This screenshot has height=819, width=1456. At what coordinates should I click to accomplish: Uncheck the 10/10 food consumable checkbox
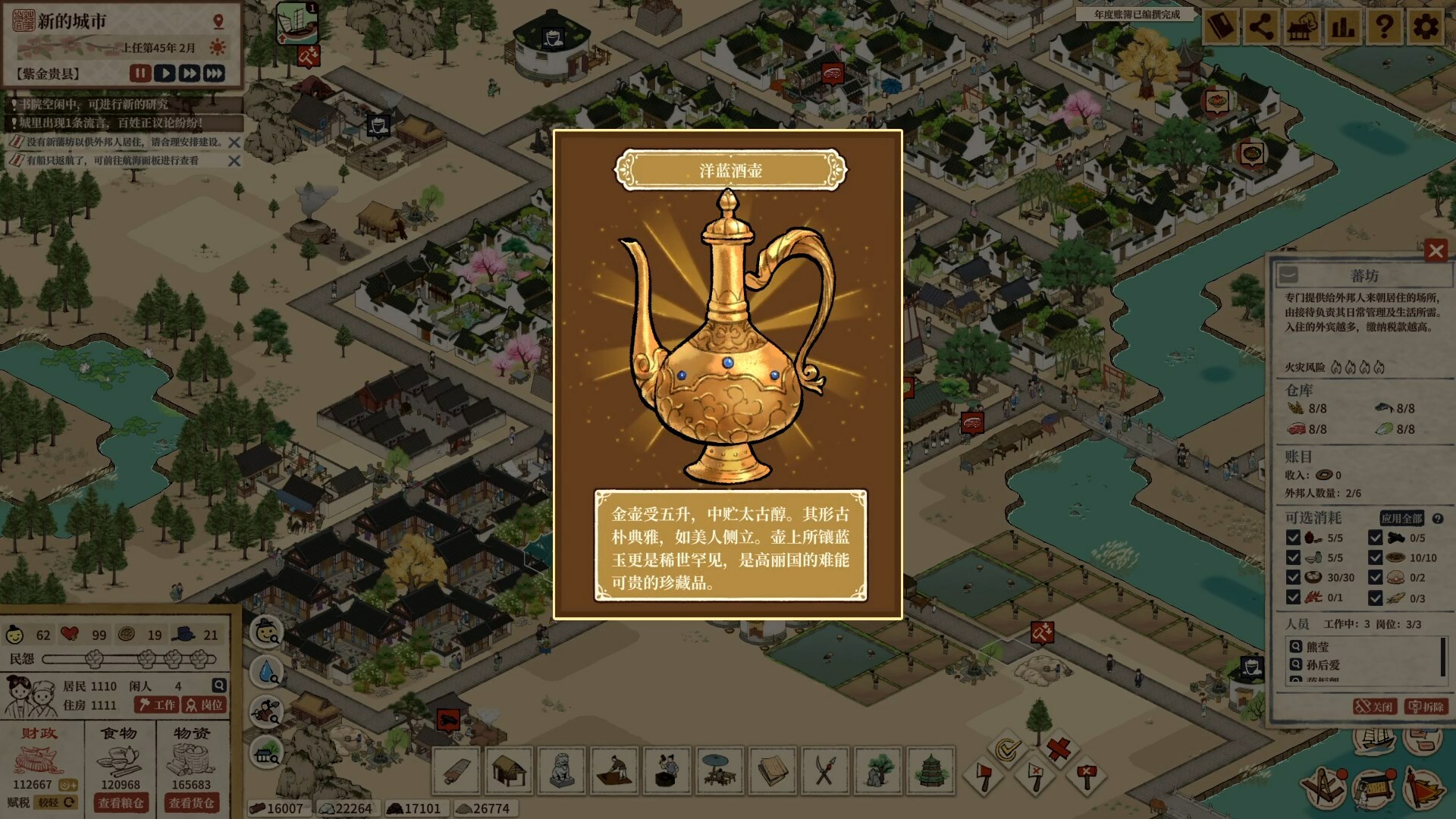click(1376, 557)
